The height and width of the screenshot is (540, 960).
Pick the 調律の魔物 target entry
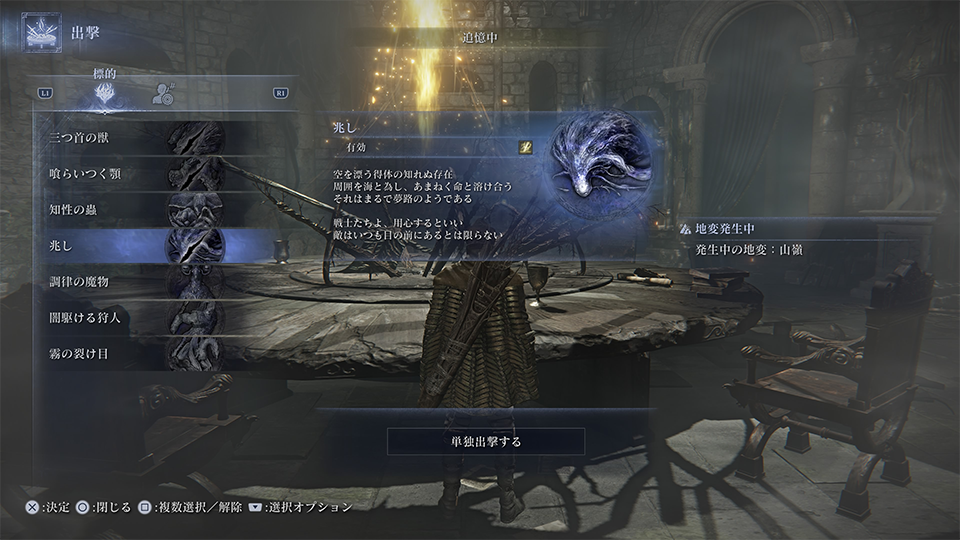tap(150, 282)
